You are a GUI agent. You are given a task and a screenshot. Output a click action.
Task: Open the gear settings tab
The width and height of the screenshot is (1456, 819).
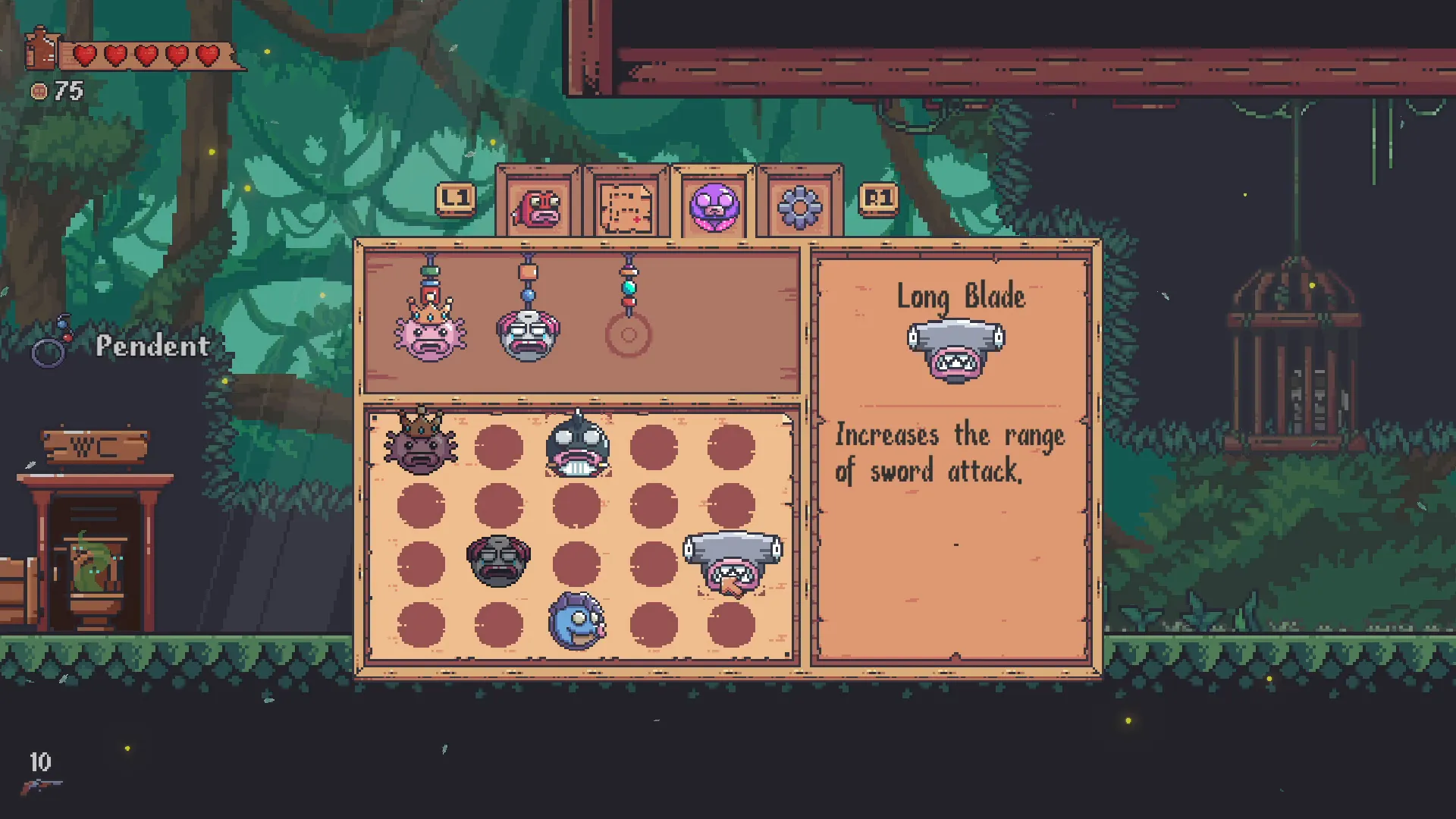pos(800,206)
